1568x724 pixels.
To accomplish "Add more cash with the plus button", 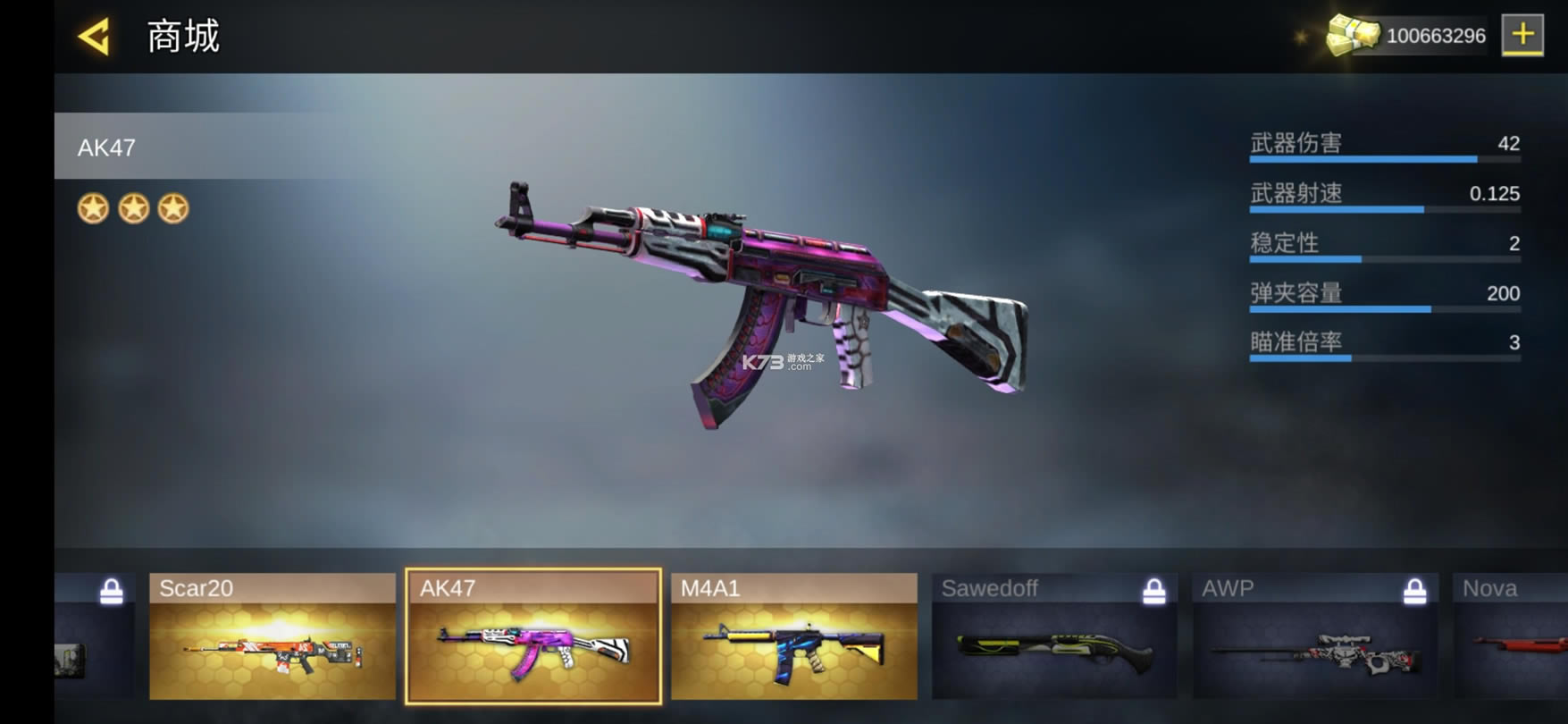I will (1522, 36).
